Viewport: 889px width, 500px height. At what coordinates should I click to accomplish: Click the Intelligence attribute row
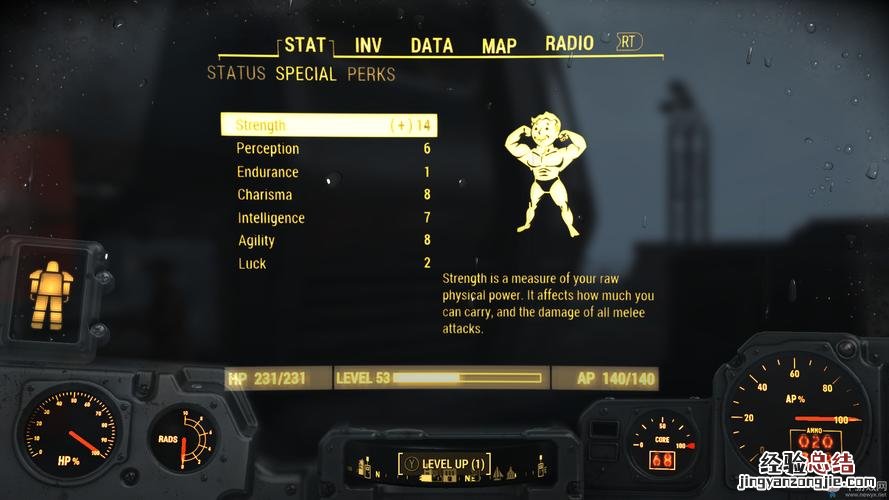[x=329, y=218]
